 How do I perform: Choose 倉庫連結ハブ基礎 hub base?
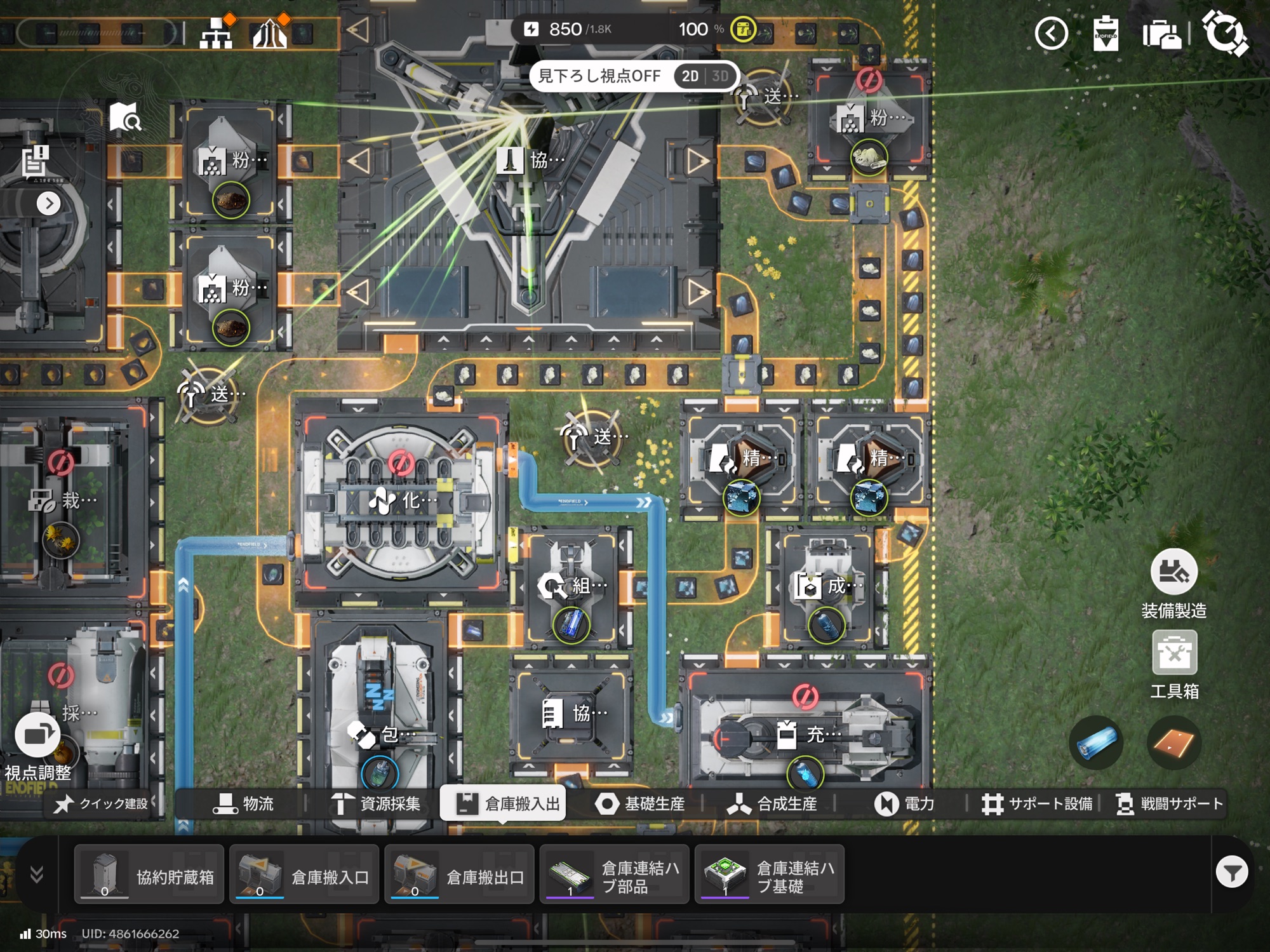(769, 875)
